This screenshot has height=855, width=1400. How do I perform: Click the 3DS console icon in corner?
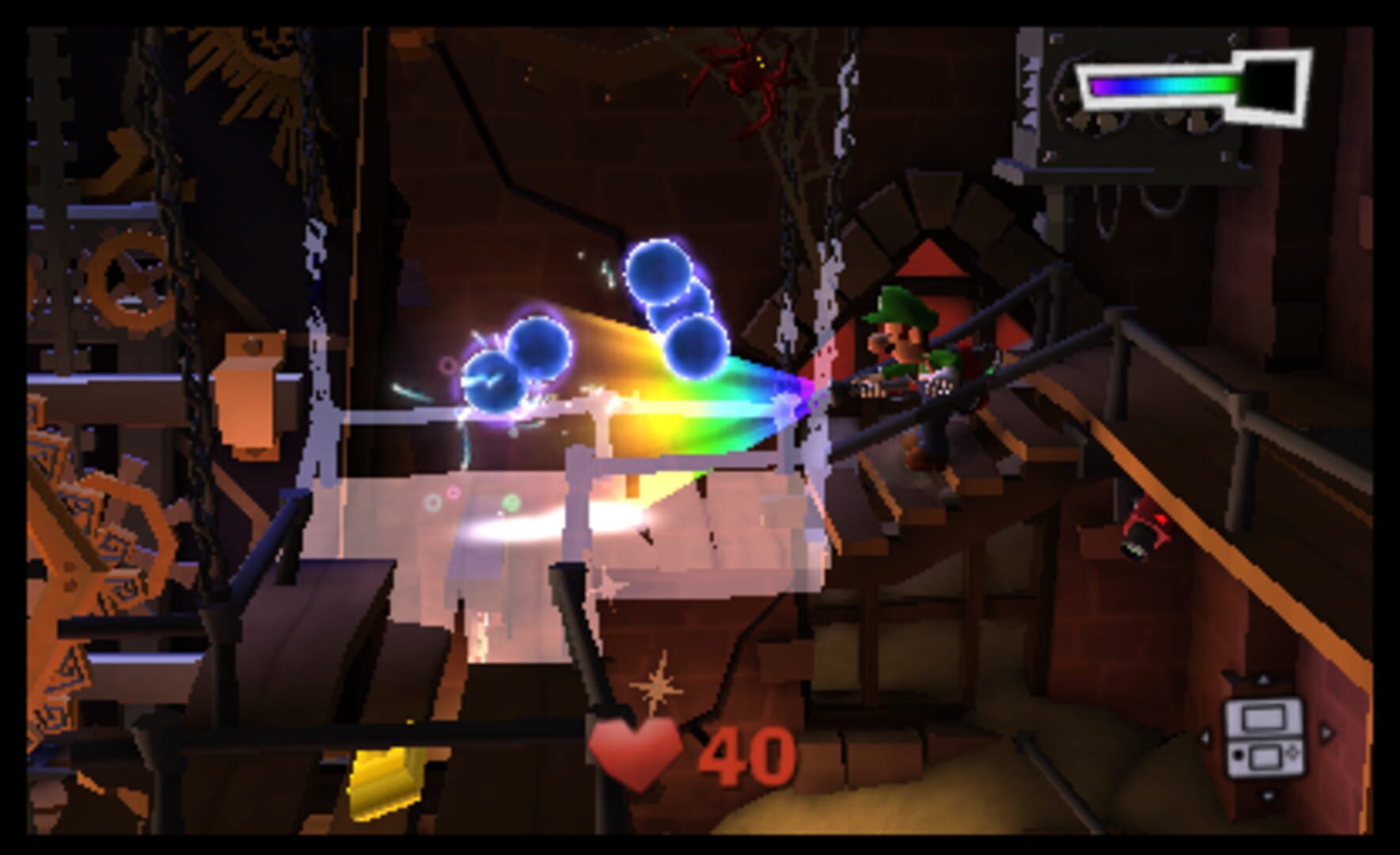click(1263, 738)
